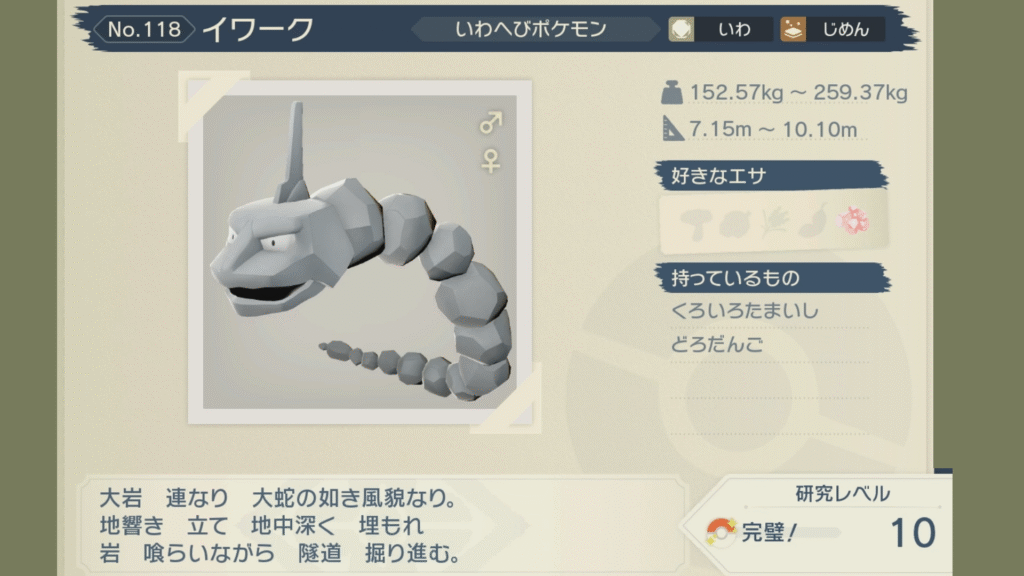Choose the male gender symbol

point(490,124)
